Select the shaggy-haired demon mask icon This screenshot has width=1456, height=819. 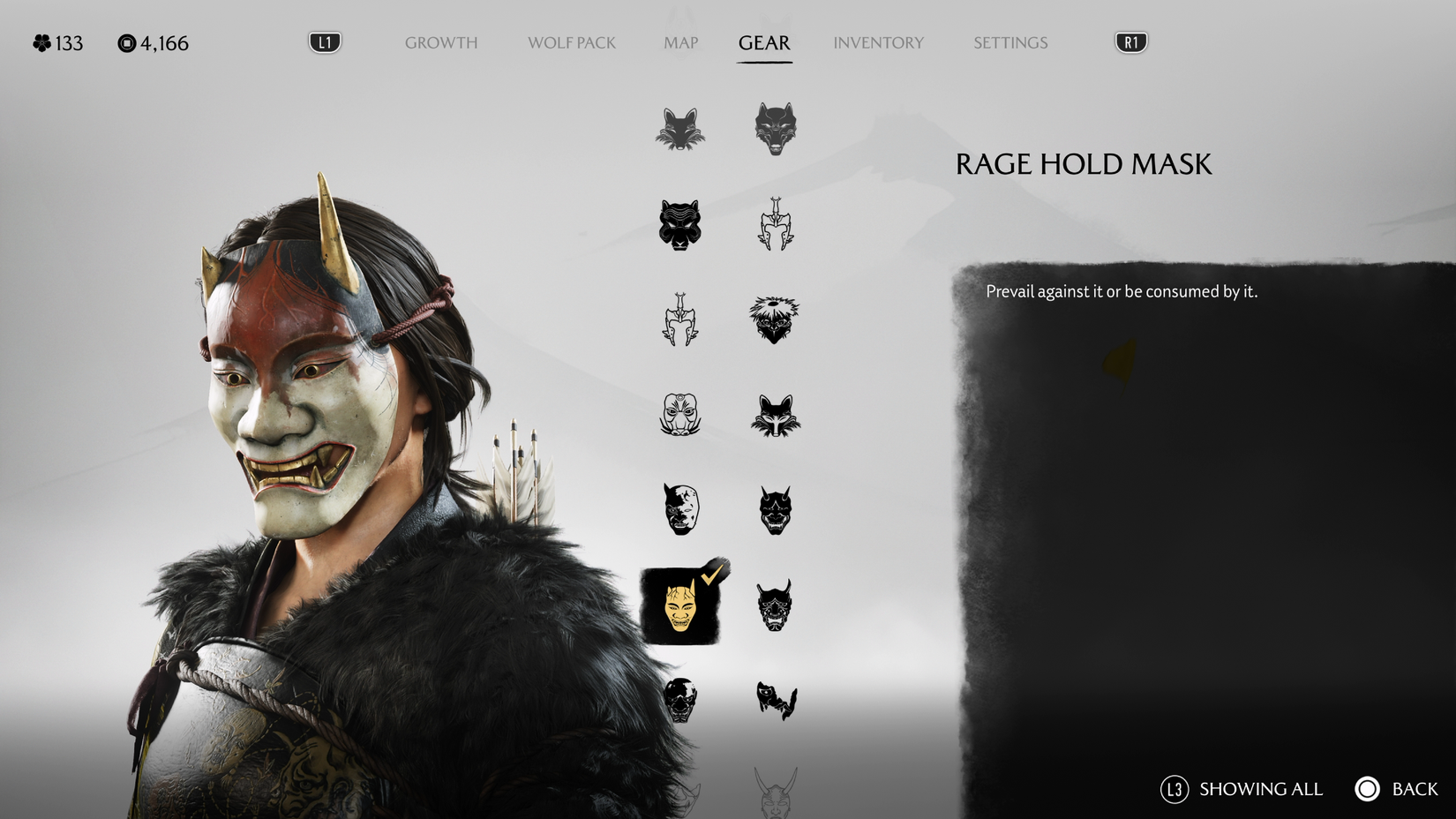click(x=775, y=321)
